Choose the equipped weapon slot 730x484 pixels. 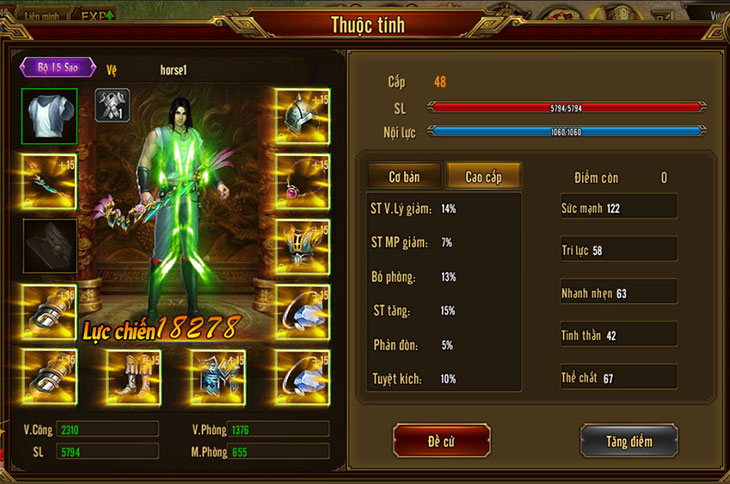[x=49, y=180]
